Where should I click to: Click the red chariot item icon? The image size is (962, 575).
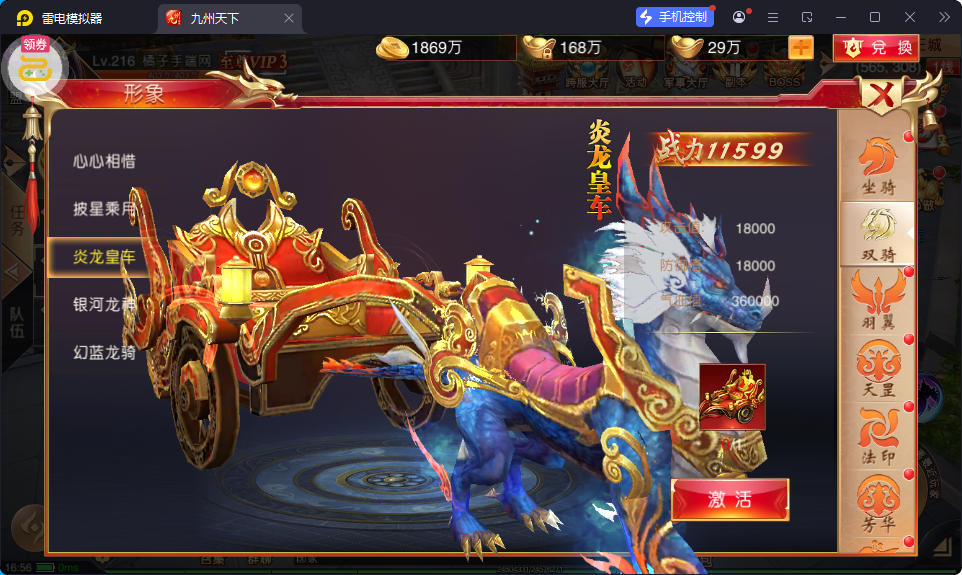(732, 396)
